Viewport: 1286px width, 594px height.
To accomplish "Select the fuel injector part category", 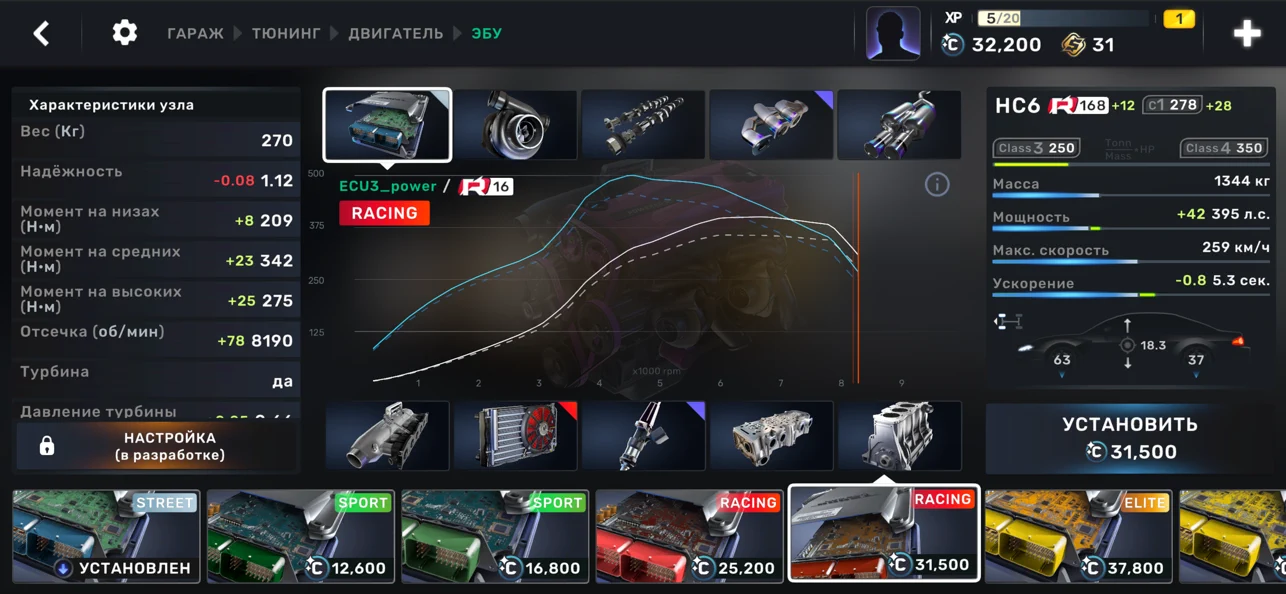I will tap(643, 436).
